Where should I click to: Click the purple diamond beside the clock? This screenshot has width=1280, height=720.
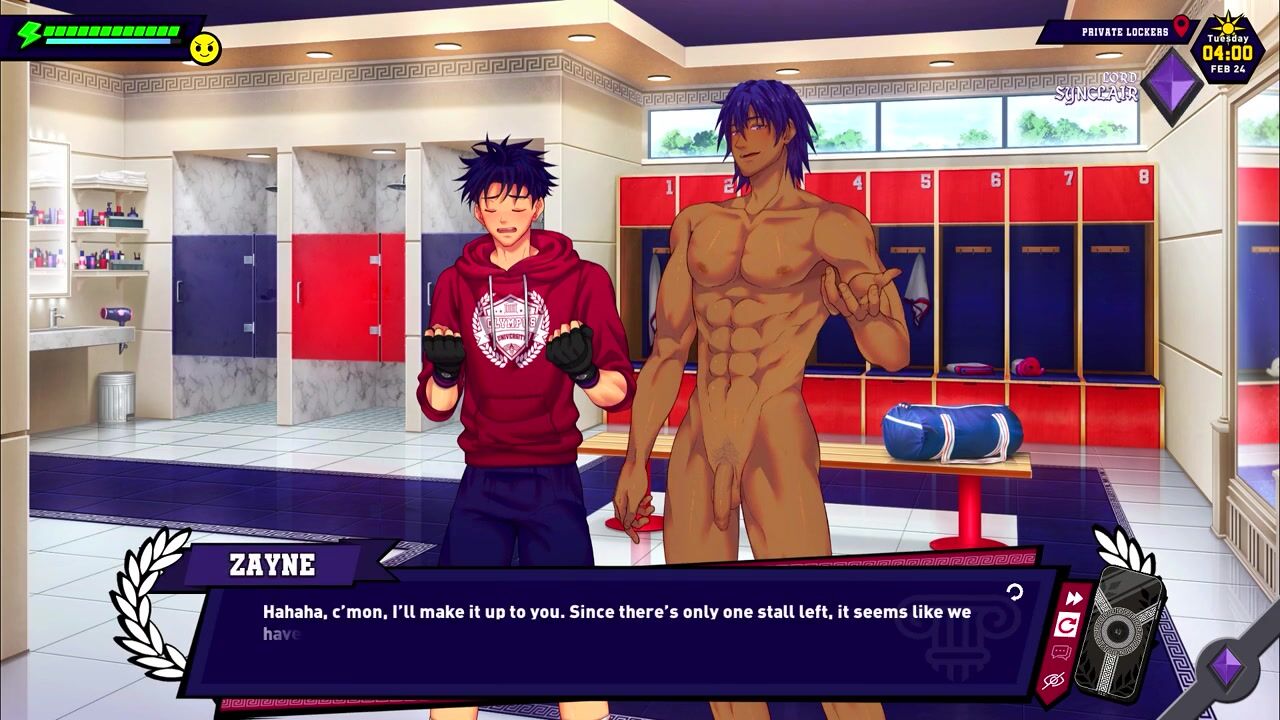click(1172, 87)
